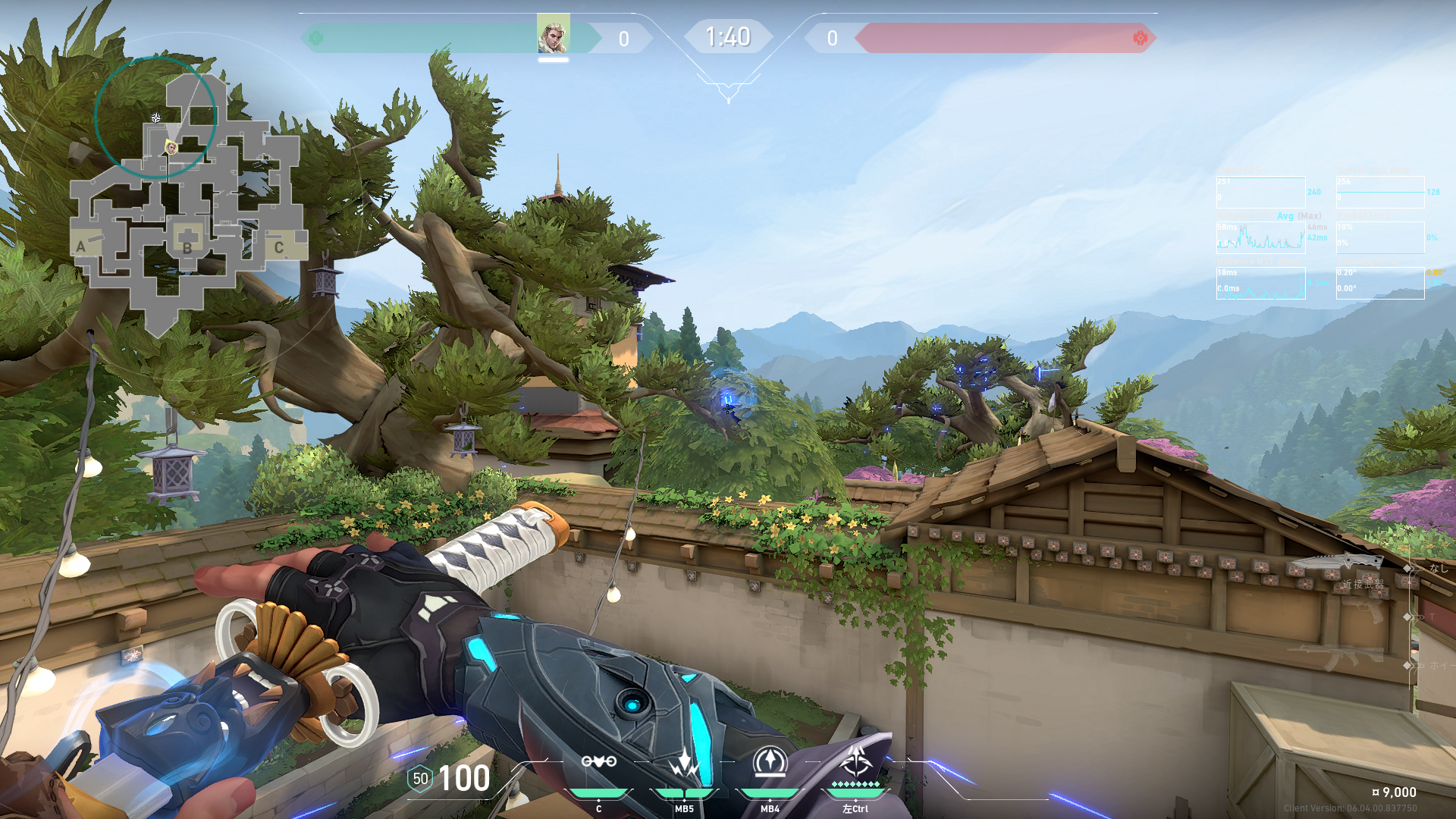Click the shield armor icon showing 50
Image resolution: width=1456 pixels, height=819 pixels.
[x=420, y=779]
